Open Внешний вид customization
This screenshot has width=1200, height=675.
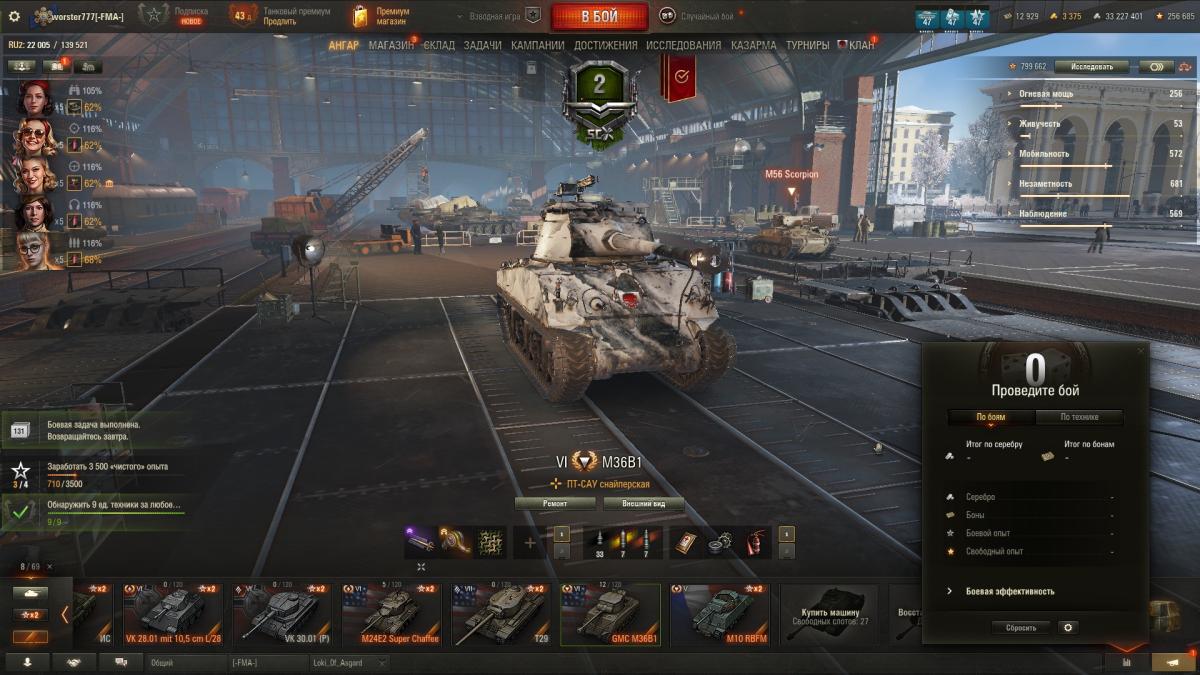tap(638, 504)
